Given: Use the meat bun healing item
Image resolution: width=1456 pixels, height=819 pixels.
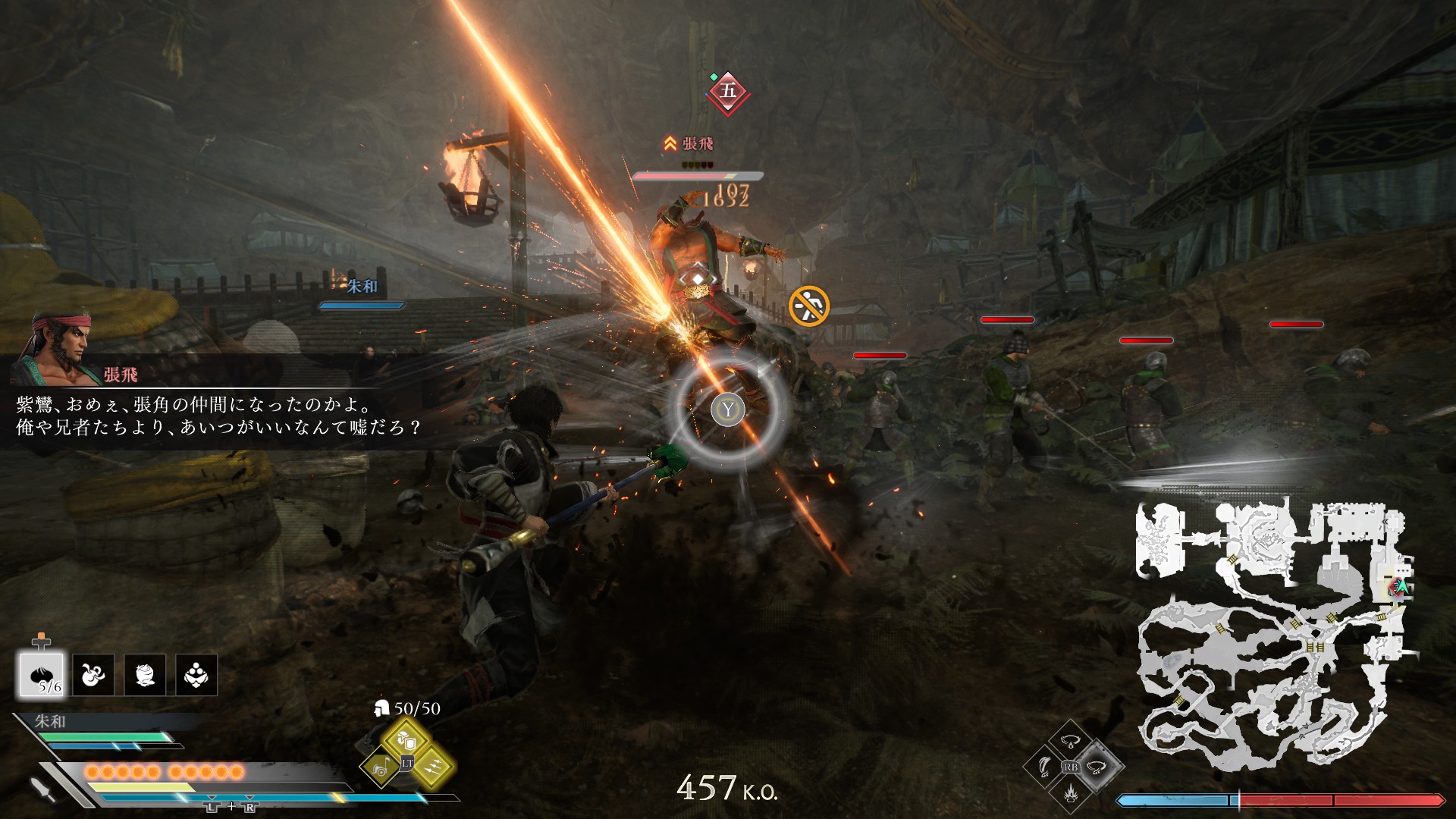Looking at the screenshot, I should click(x=42, y=675).
